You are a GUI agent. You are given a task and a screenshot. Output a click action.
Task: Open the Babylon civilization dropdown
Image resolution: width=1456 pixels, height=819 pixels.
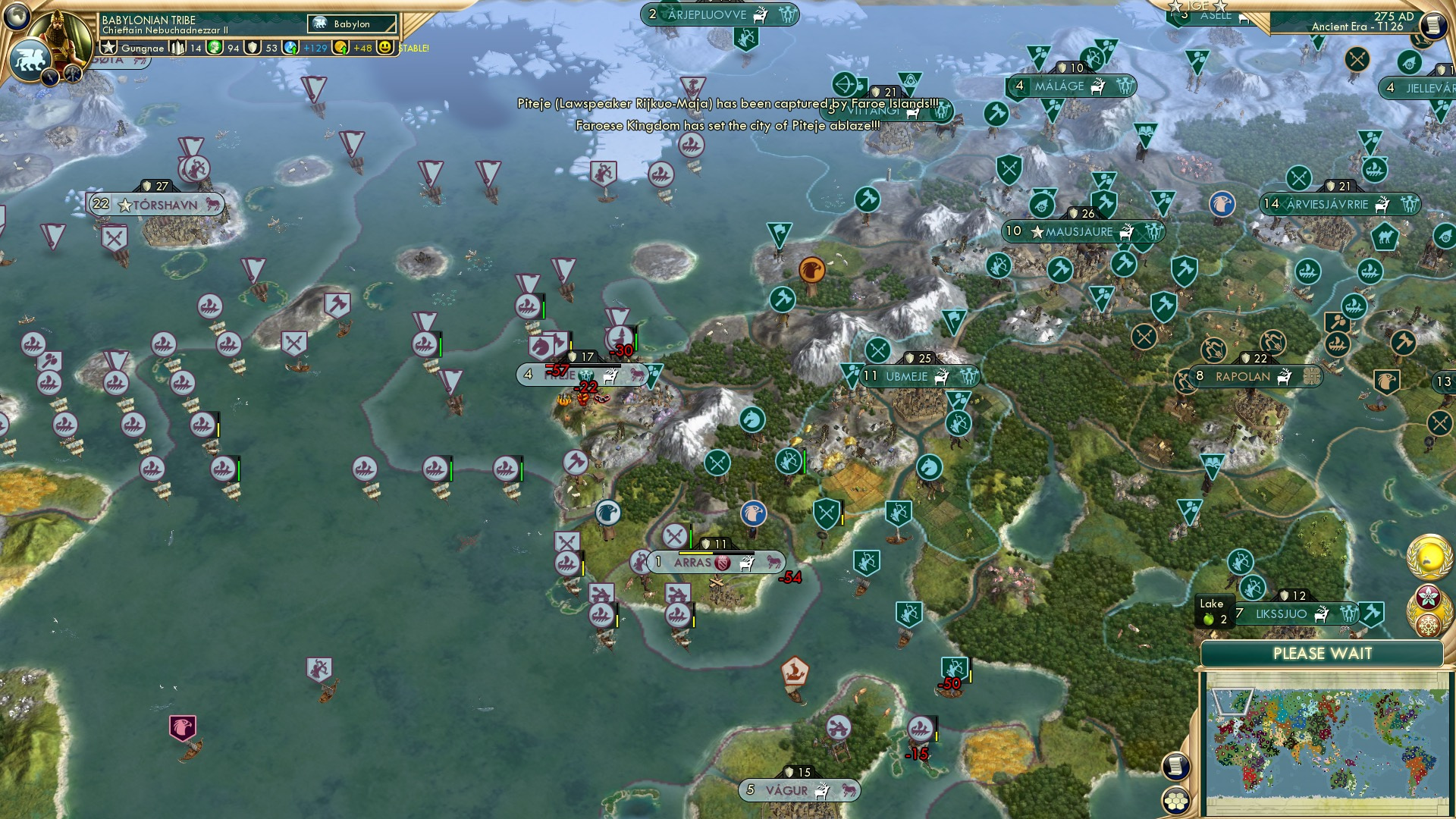[x=350, y=24]
